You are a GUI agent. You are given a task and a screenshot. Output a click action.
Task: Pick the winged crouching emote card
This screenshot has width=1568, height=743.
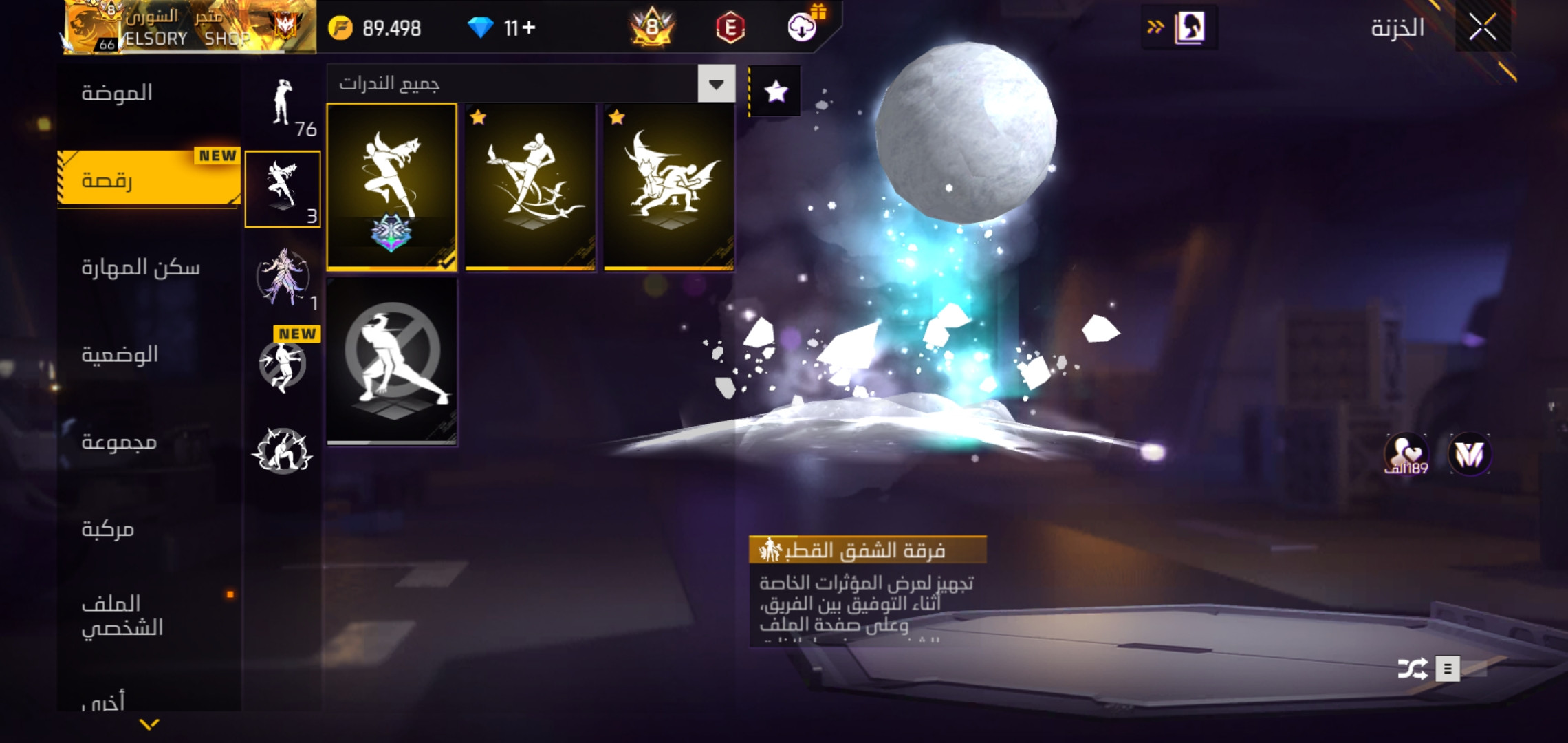(x=668, y=186)
